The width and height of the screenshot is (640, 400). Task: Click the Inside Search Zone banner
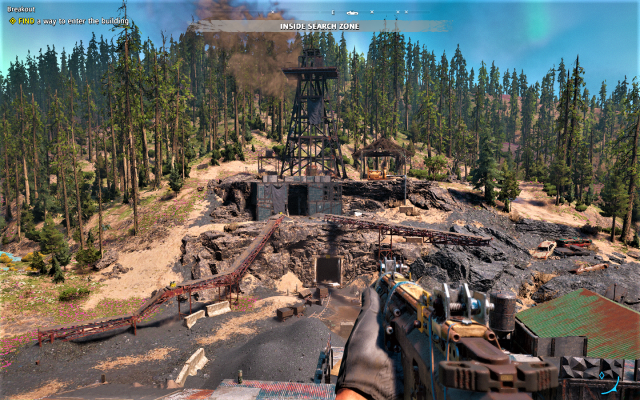point(320,26)
